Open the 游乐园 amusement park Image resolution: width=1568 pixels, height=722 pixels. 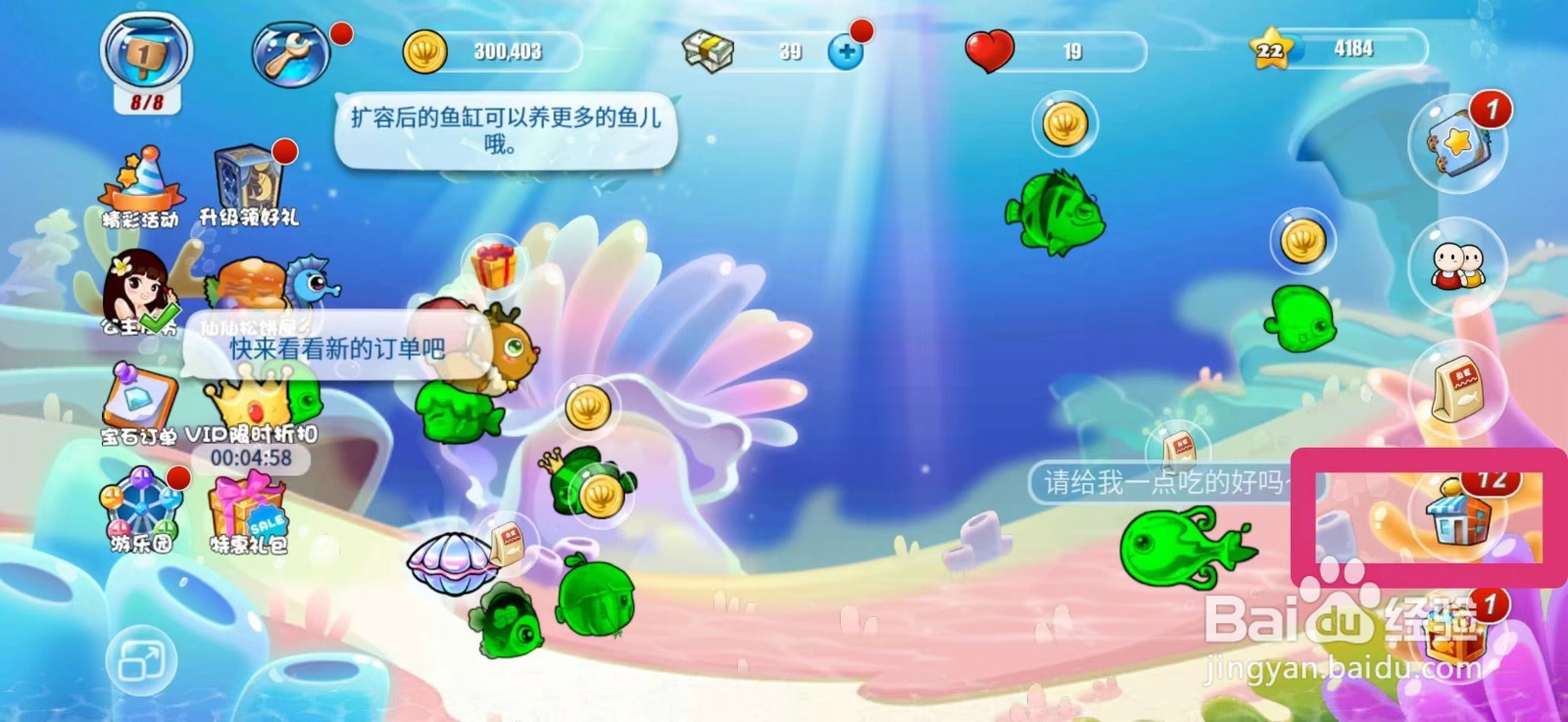[140, 505]
